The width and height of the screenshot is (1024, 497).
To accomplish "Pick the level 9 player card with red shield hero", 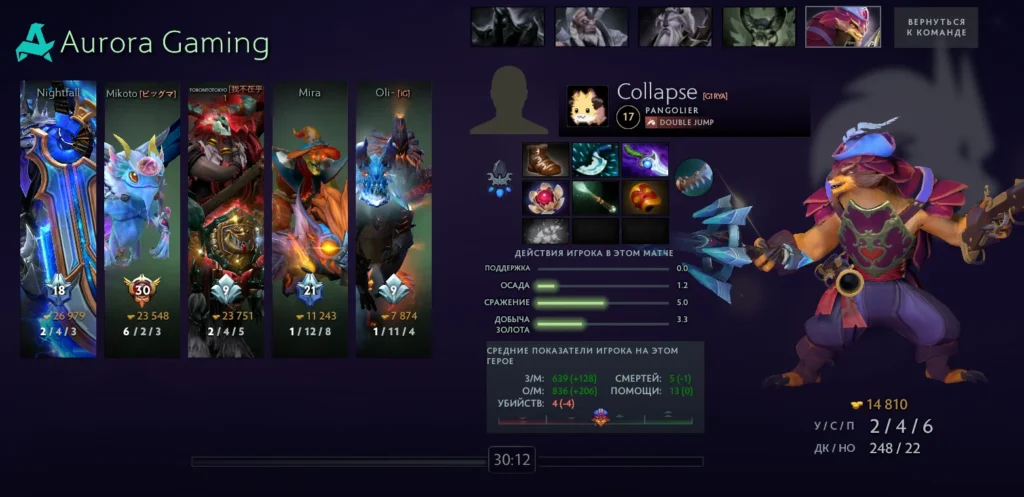I will (x=226, y=220).
